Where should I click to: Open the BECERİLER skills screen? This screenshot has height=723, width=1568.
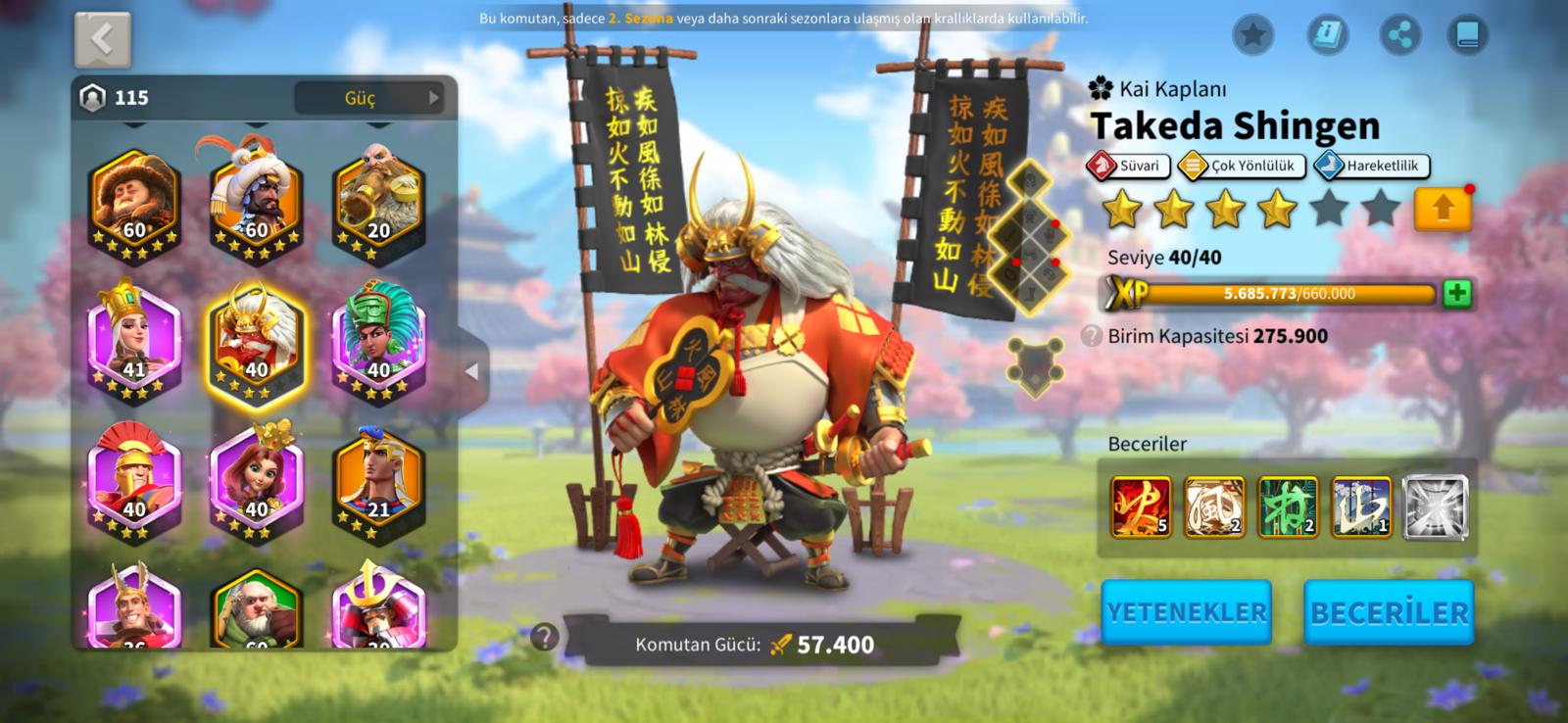tap(1389, 612)
